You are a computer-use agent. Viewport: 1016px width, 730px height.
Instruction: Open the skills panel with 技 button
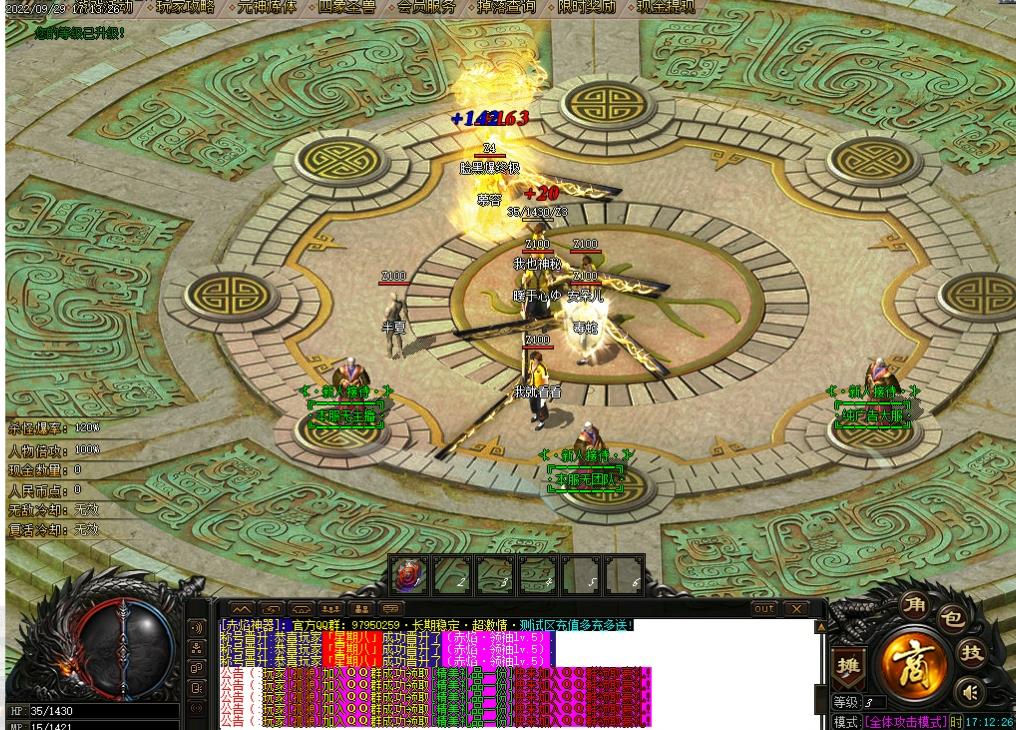[x=971, y=652]
